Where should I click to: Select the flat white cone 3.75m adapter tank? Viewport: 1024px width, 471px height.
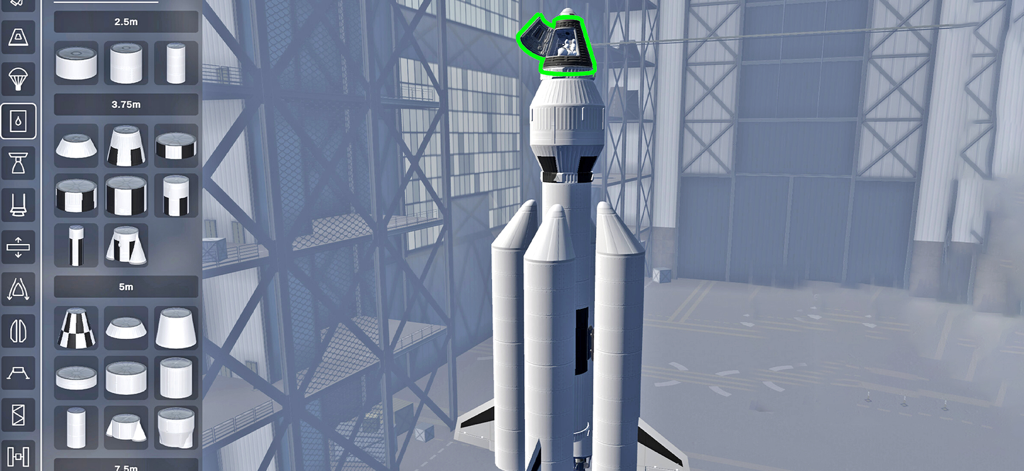[76, 146]
